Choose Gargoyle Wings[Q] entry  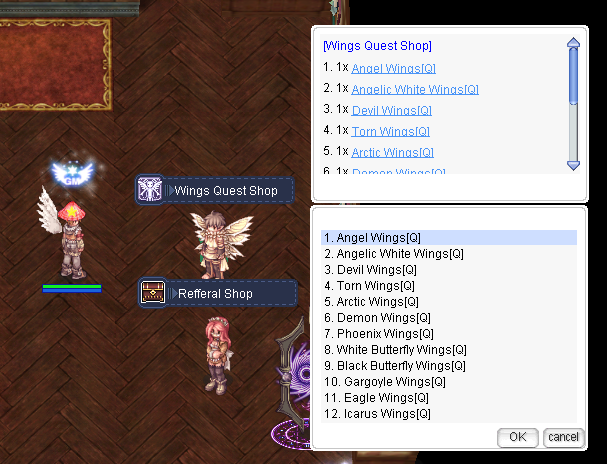coord(385,382)
